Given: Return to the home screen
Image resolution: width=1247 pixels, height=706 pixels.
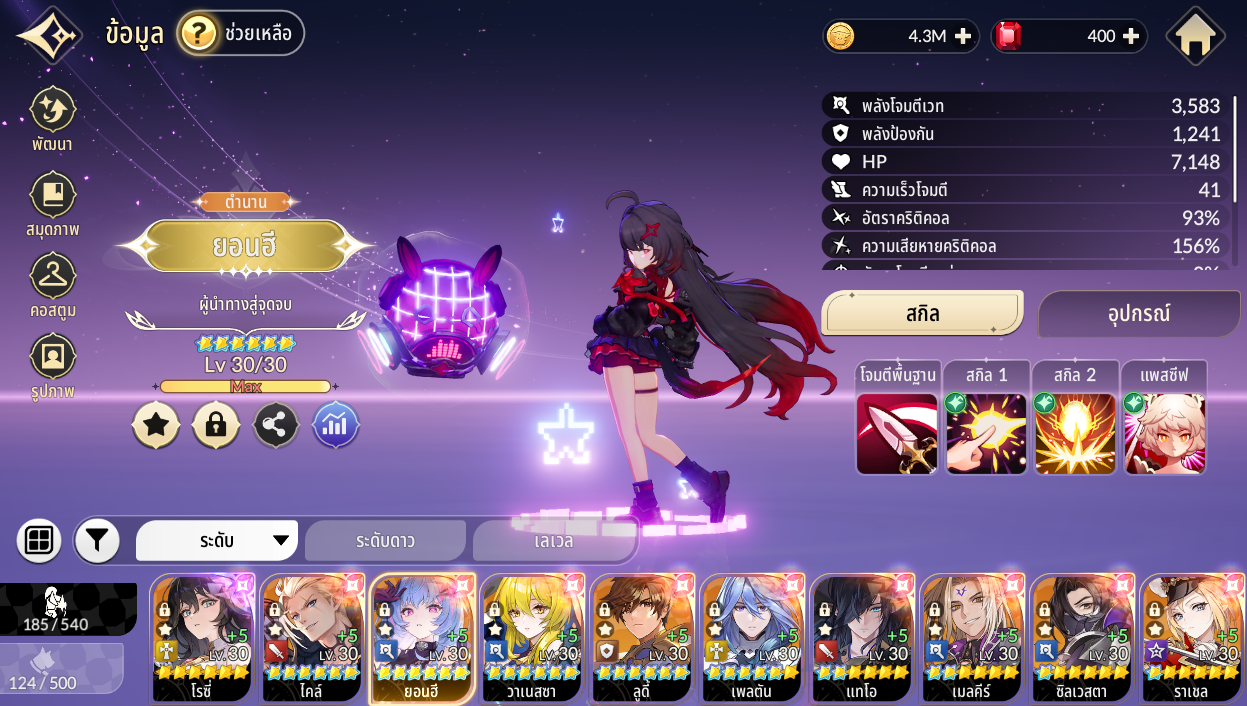Looking at the screenshot, I should [1195, 36].
